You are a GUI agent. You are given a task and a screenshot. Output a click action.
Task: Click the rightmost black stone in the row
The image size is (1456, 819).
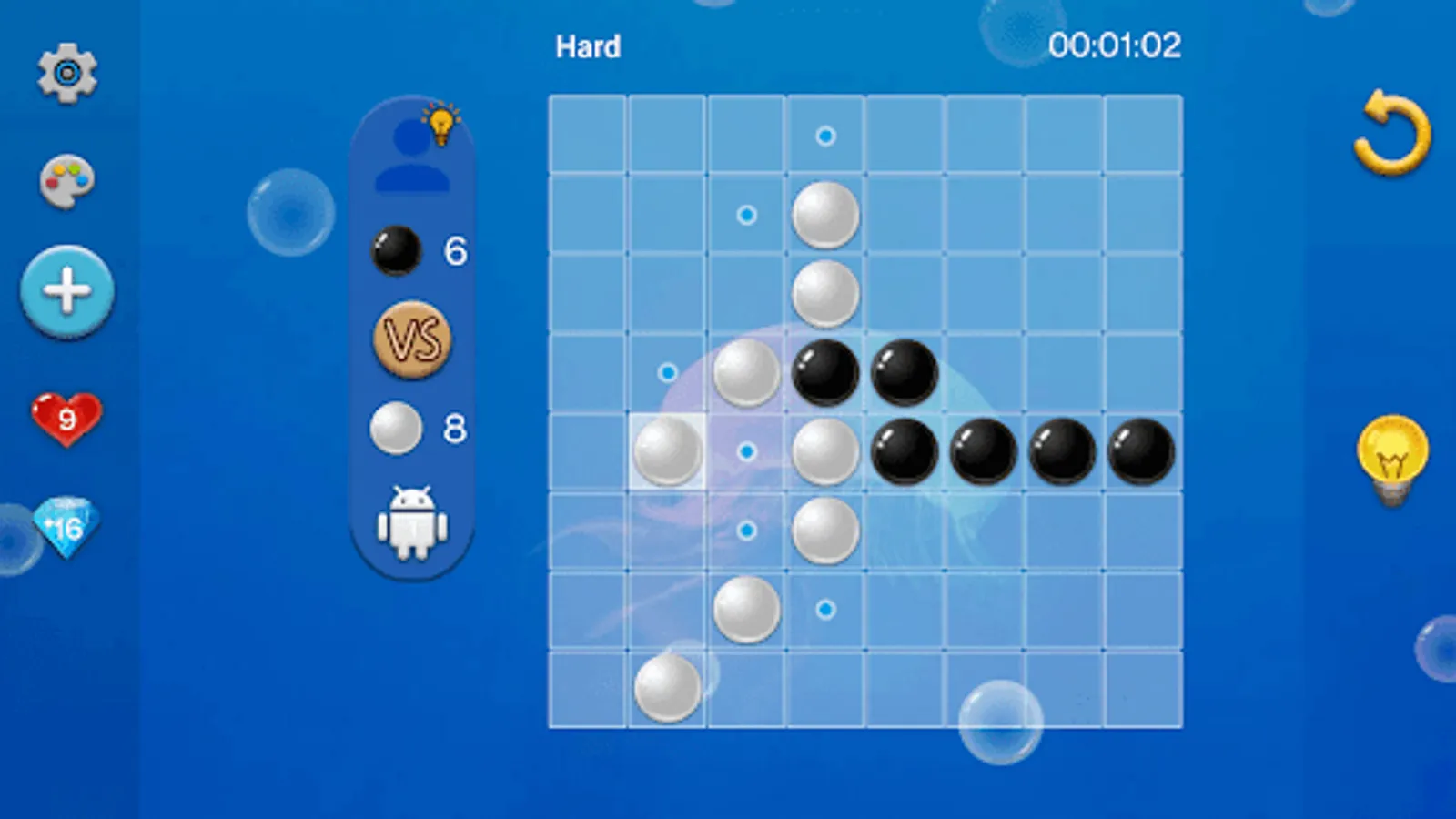1141,451
